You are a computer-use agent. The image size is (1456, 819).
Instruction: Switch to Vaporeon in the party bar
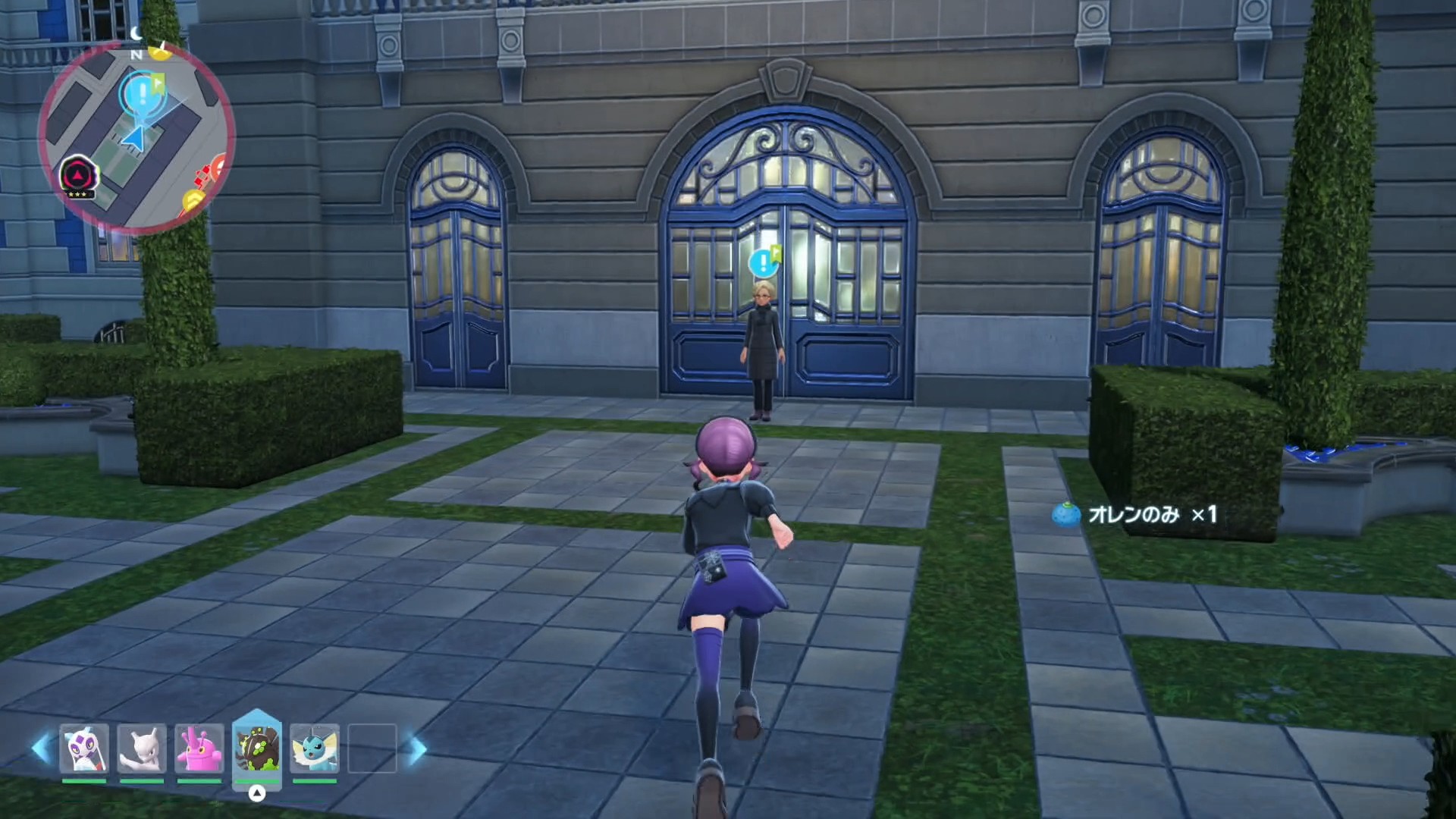pyautogui.click(x=315, y=748)
